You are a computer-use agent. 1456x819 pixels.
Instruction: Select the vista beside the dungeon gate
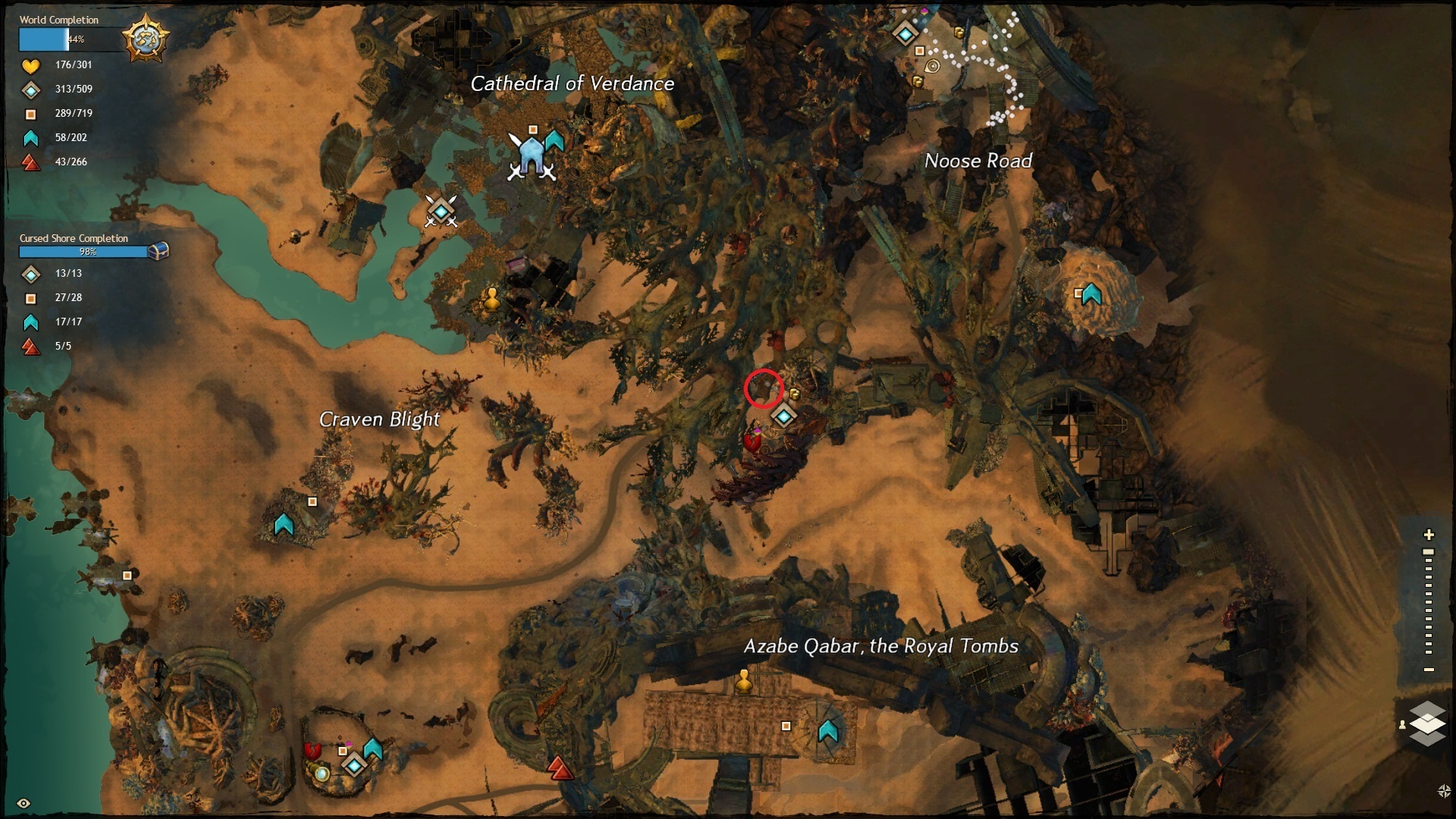tap(554, 140)
